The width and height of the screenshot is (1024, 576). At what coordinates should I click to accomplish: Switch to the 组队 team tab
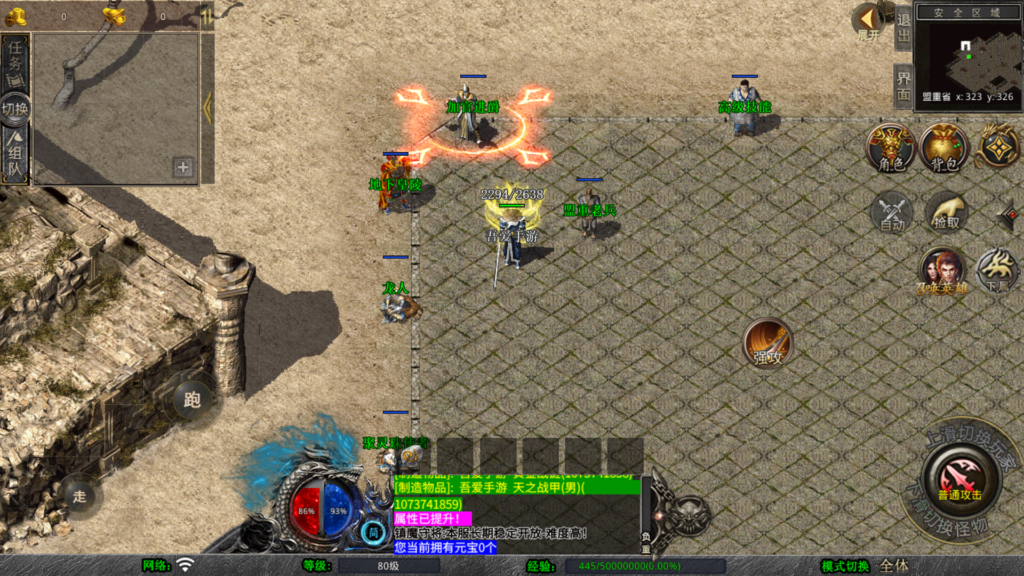click(x=15, y=157)
